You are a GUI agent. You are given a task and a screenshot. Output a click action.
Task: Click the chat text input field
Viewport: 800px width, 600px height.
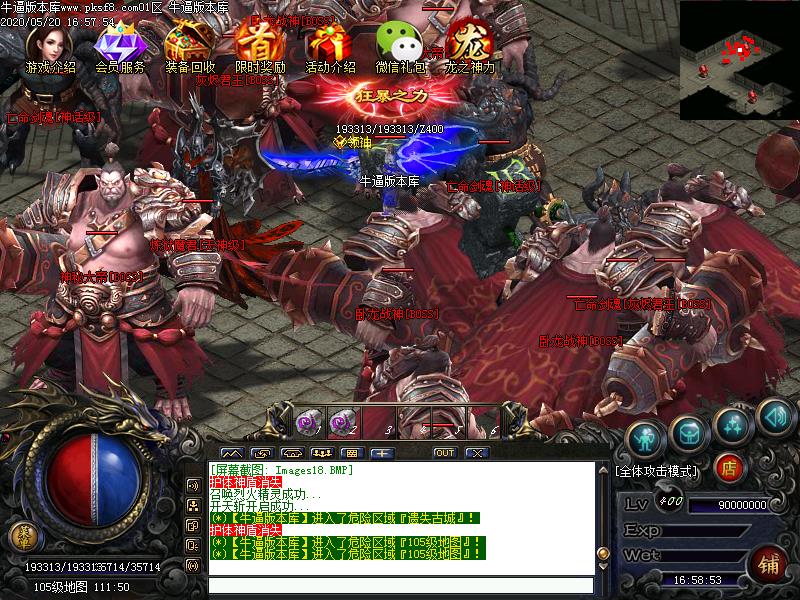point(400,586)
